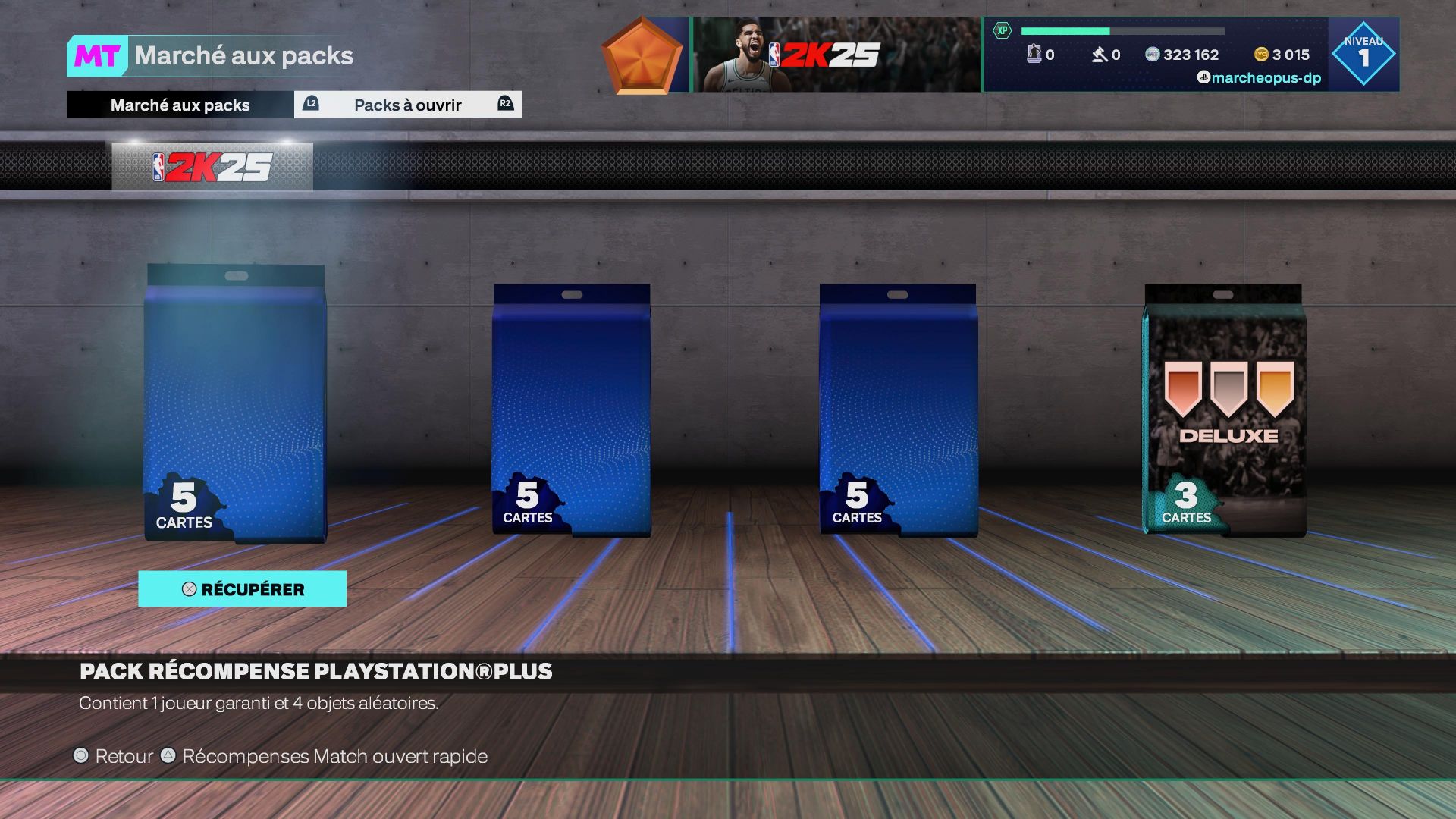Select the NBA 2K25 pack category banner
The width and height of the screenshot is (1456, 819).
(x=212, y=167)
